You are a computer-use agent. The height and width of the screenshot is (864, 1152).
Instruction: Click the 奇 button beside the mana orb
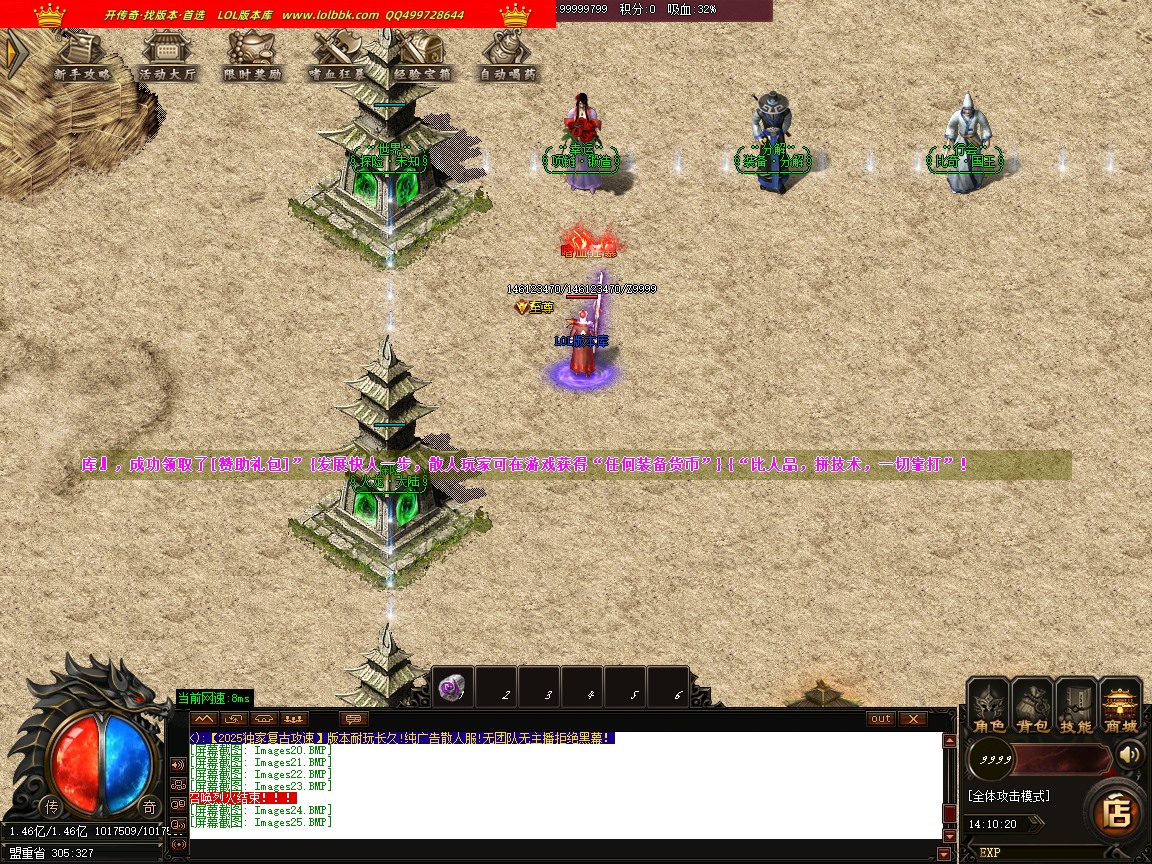click(x=149, y=807)
